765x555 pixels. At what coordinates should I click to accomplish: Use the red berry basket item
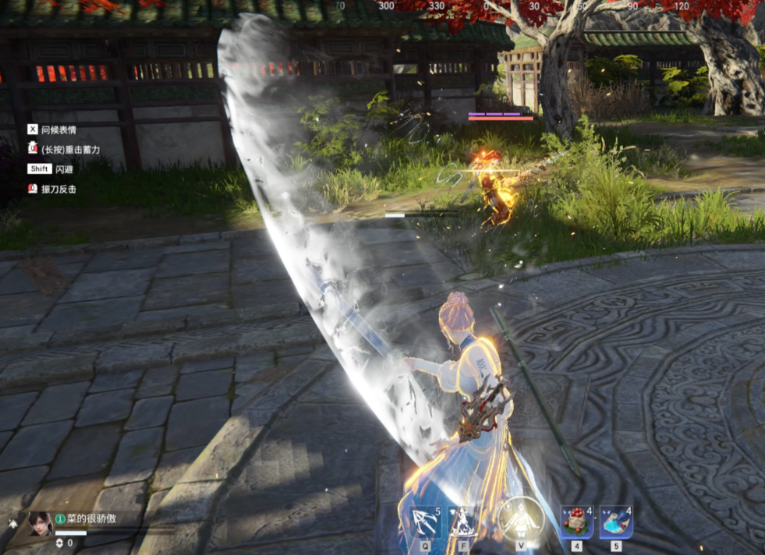(576, 522)
